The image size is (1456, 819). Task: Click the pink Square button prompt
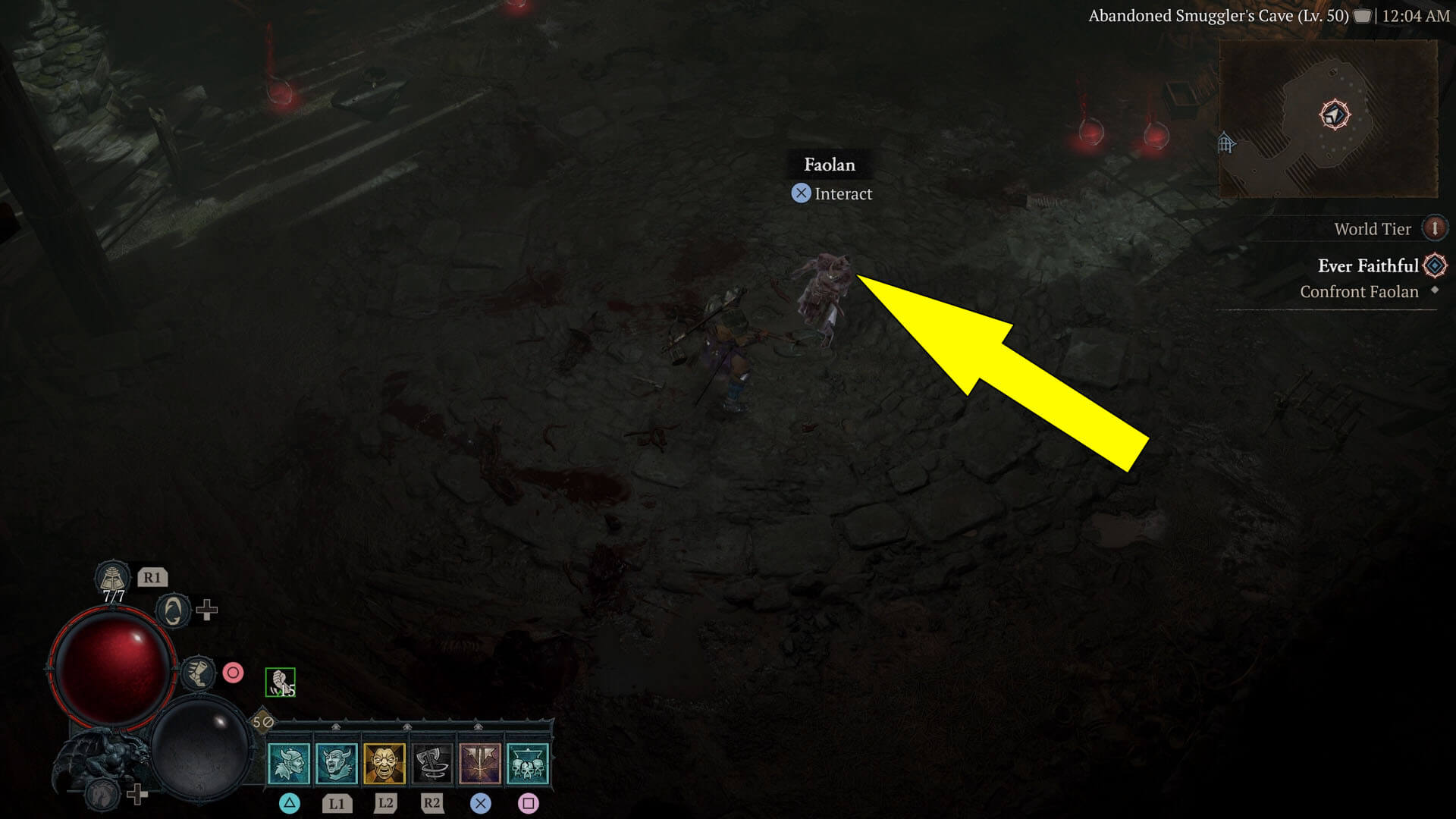point(530,804)
